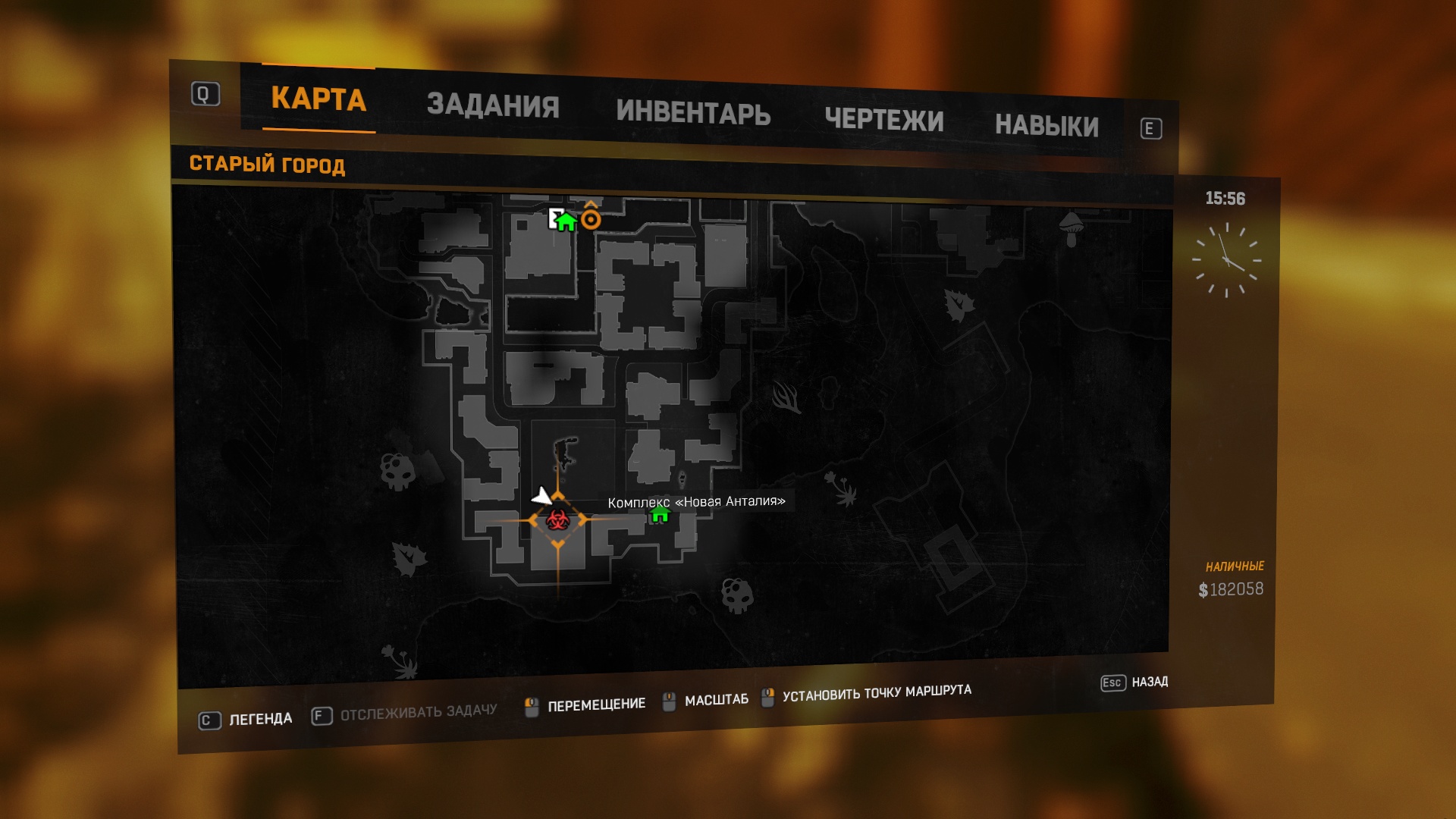This screenshot has width=1456, height=819.
Task: Select the НАВЫКИ tab
Action: [x=1046, y=126]
